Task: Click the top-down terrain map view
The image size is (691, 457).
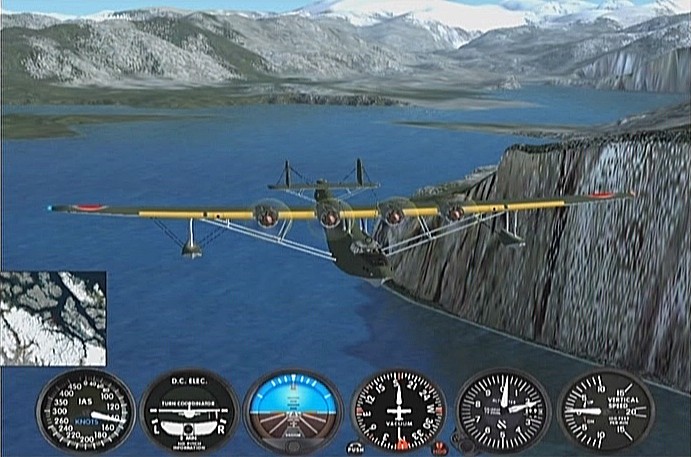Action: 53,318
